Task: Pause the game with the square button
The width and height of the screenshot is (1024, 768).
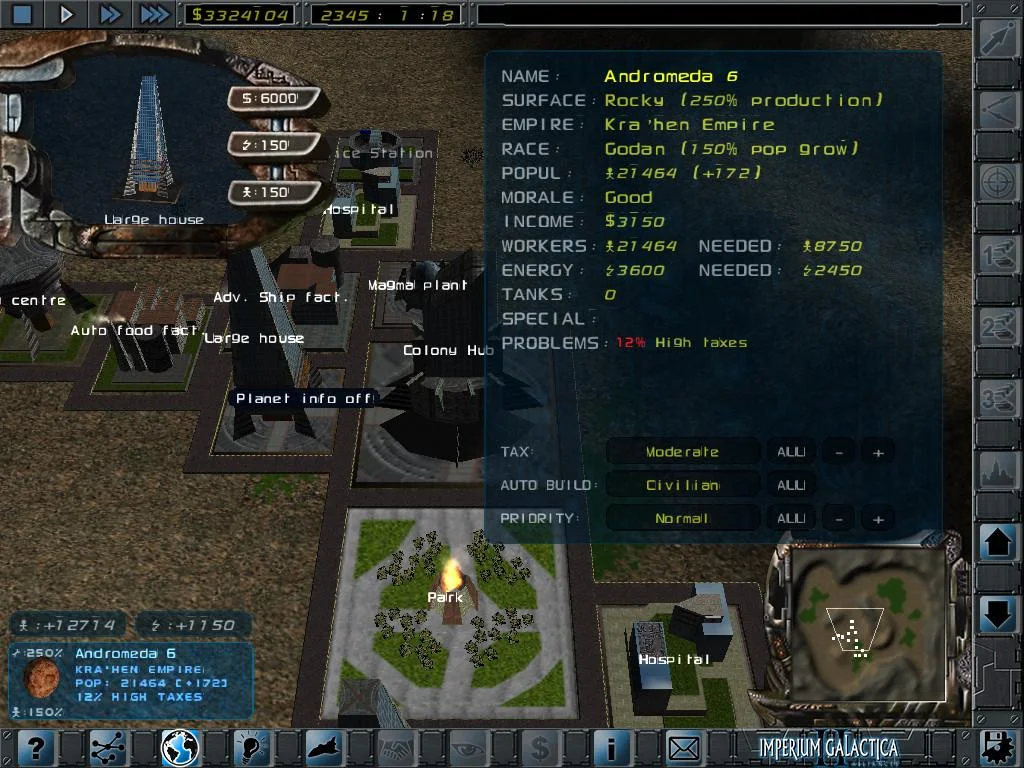Action: point(22,14)
